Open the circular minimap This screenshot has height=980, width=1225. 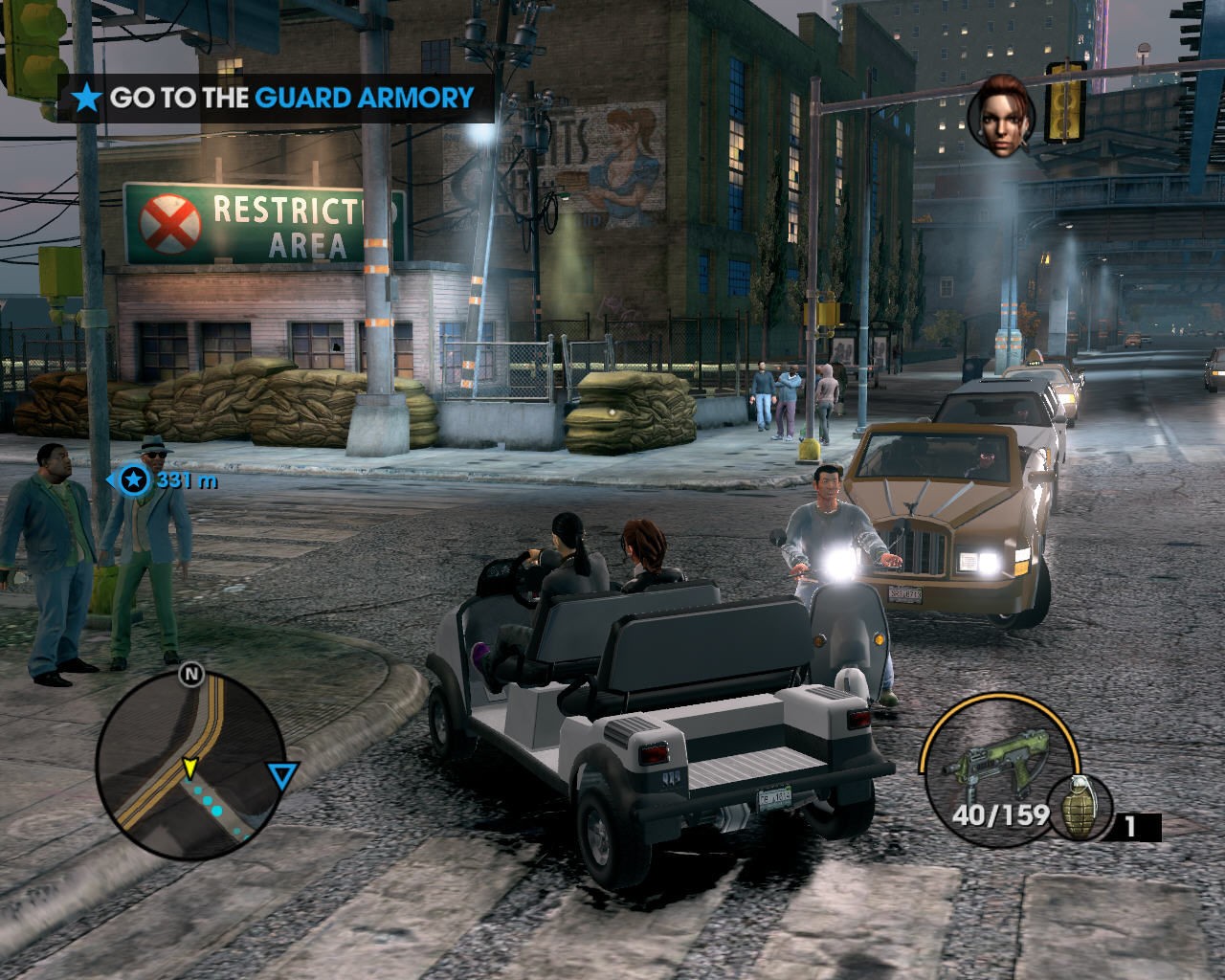point(189,764)
